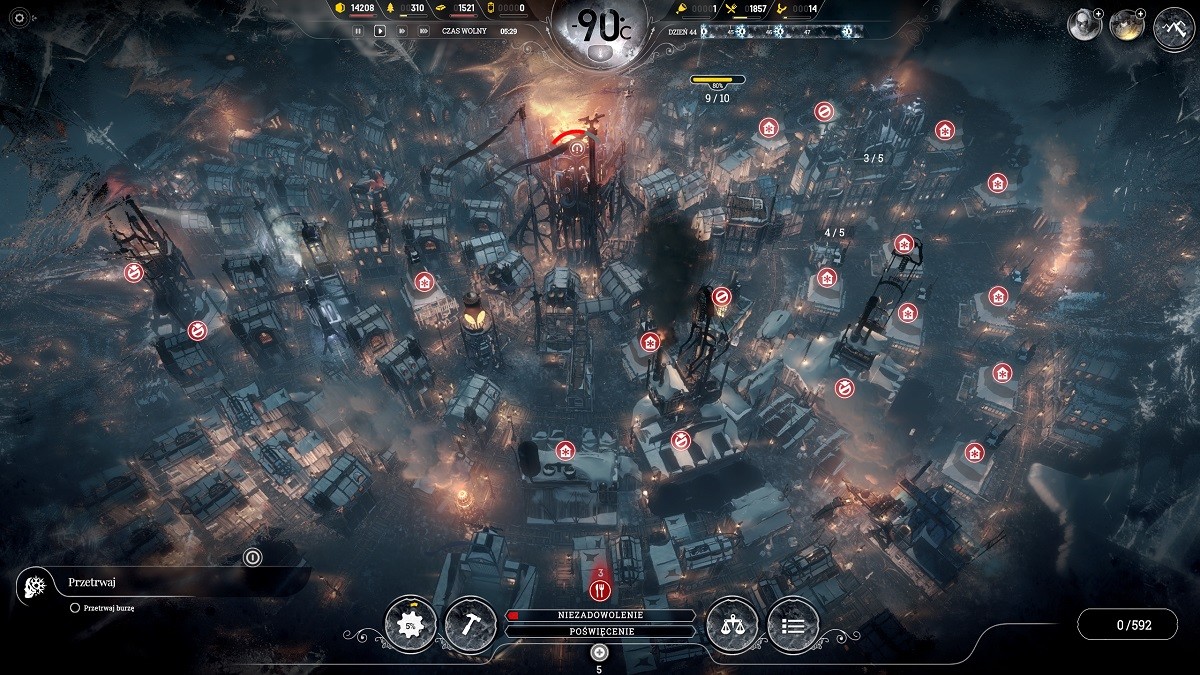Open the technology tree gear button
This screenshot has width=1200, height=675.
pyautogui.click(x=409, y=624)
